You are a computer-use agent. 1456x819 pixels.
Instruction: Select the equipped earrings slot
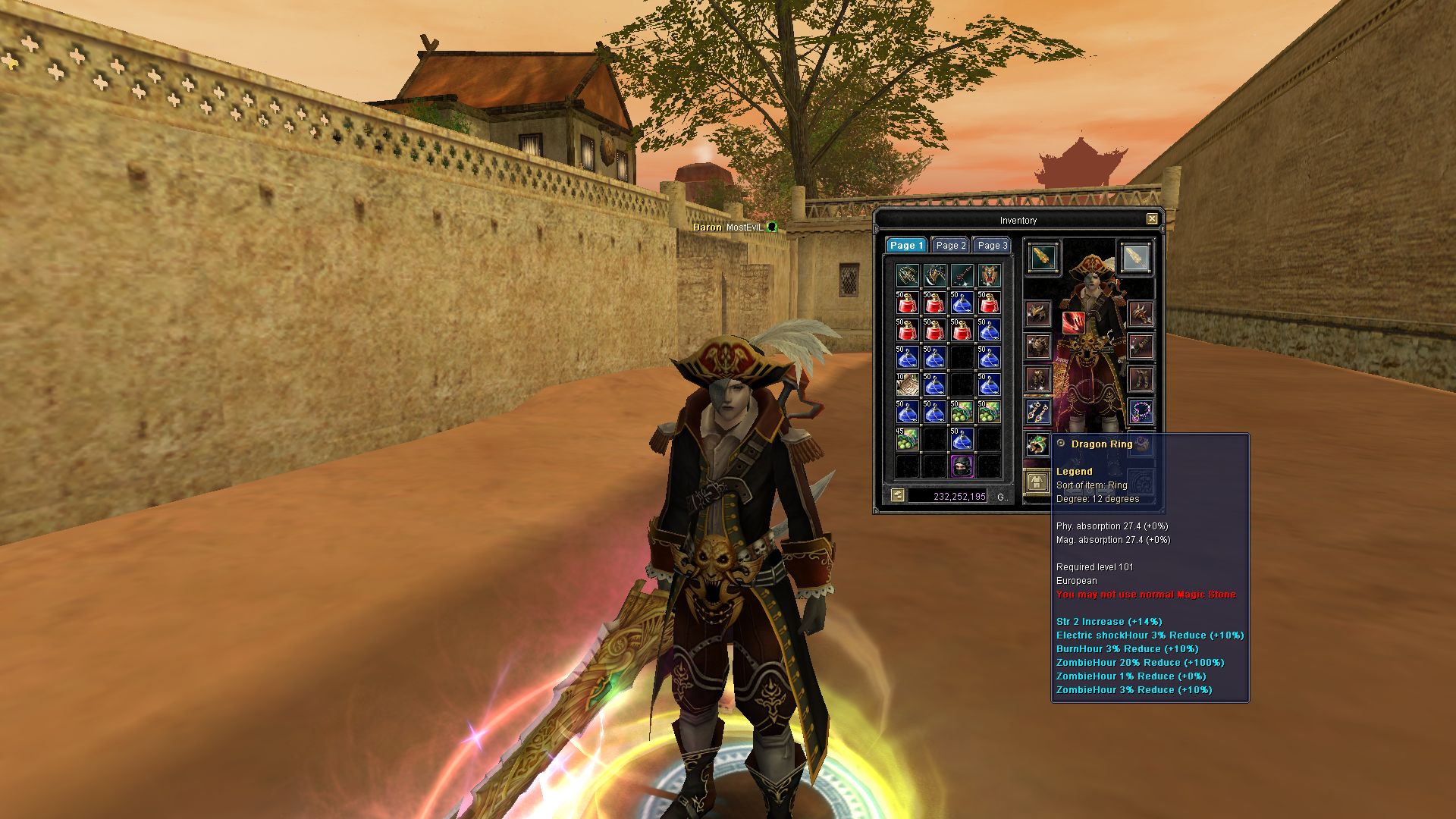tap(1037, 413)
